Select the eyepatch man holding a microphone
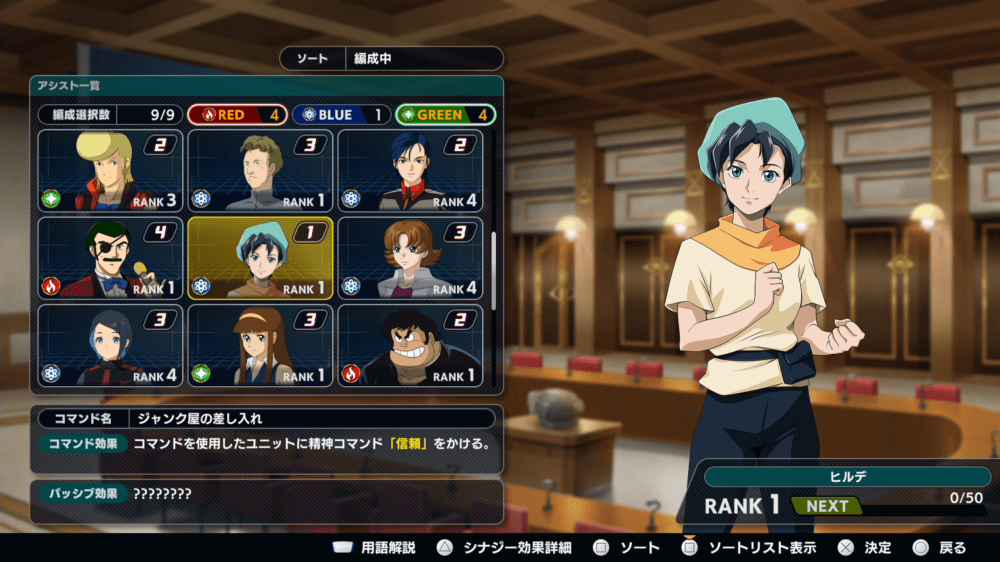This screenshot has height=562, width=1000. 110,259
